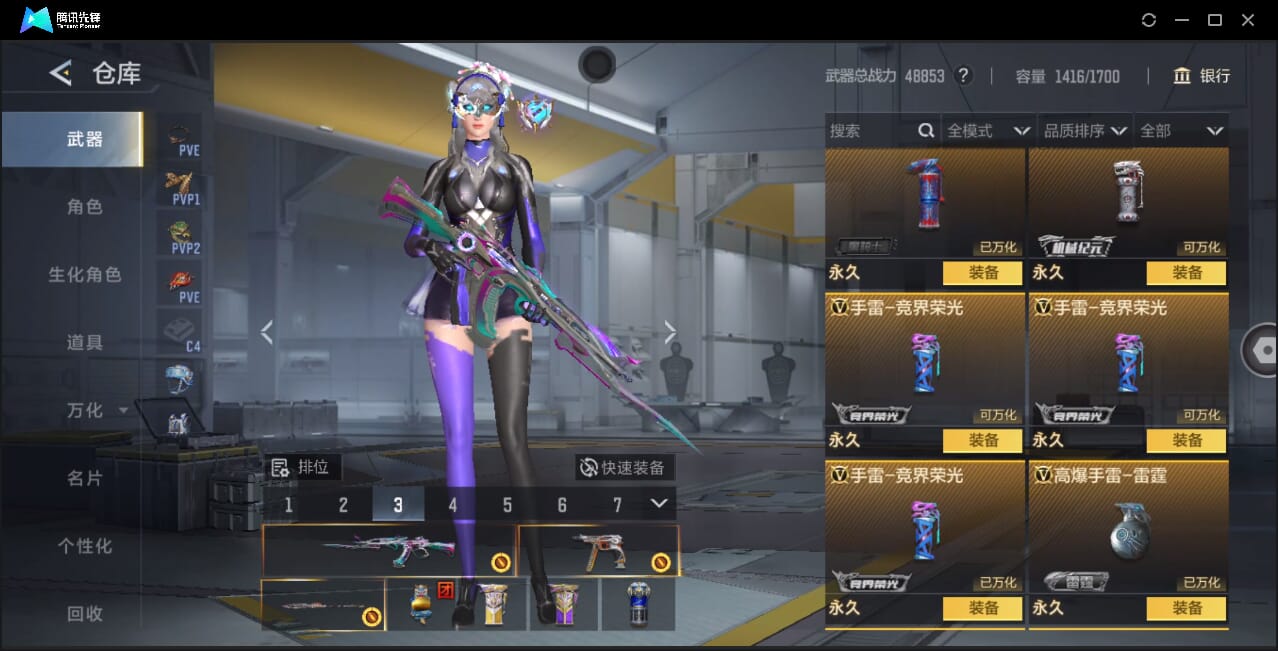Open the 全模式 mode dropdown
1278x651 pixels.
[987, 131]
